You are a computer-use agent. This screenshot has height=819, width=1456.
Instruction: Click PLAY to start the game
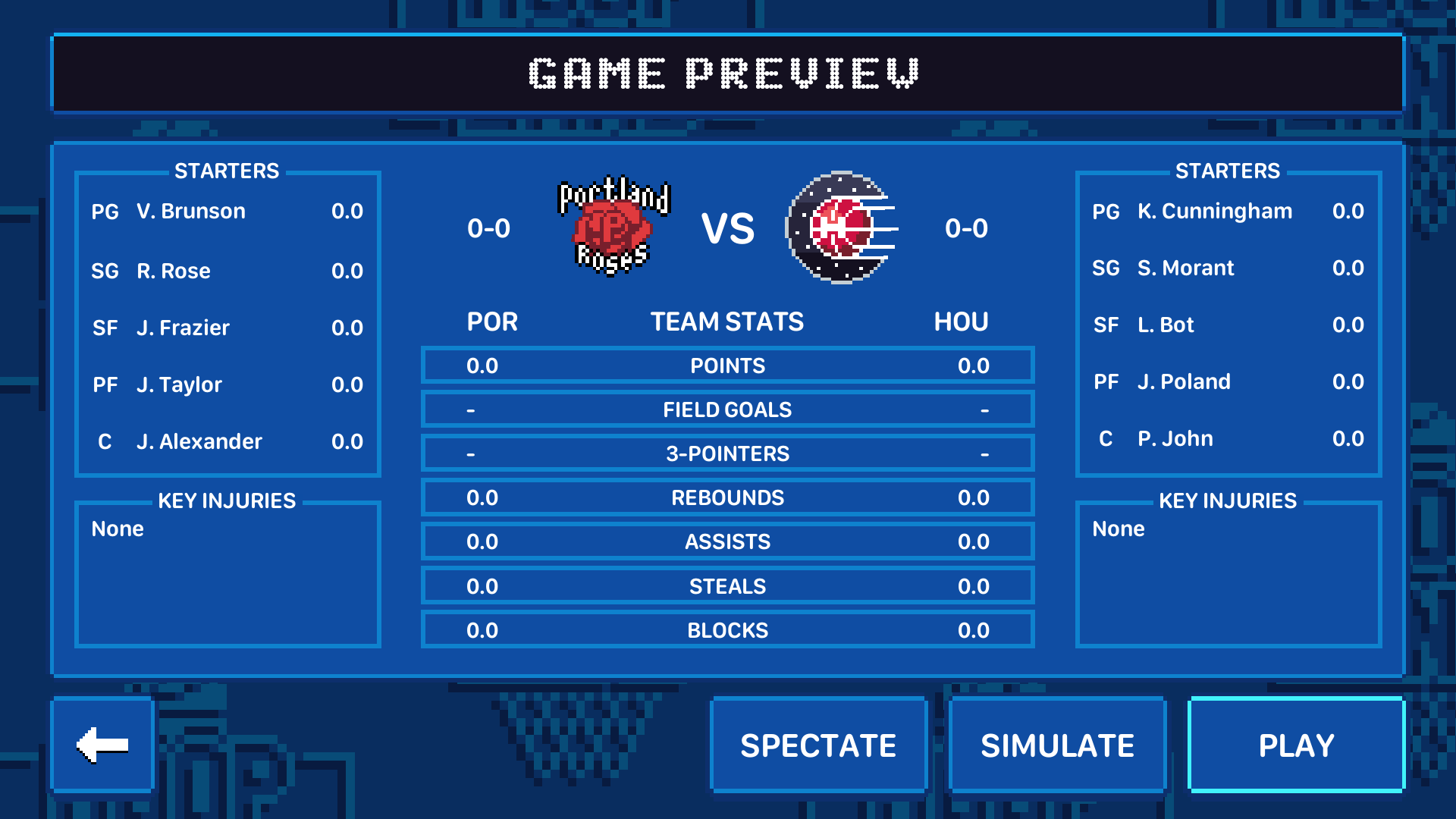click(x=1296, y=744)
